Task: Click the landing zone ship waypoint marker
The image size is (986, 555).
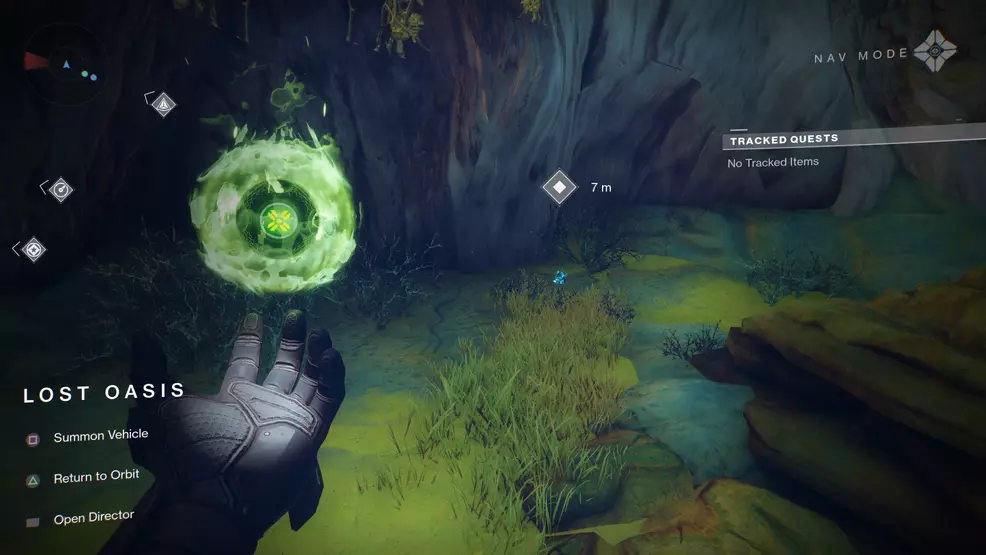Action: pos(163,103)
